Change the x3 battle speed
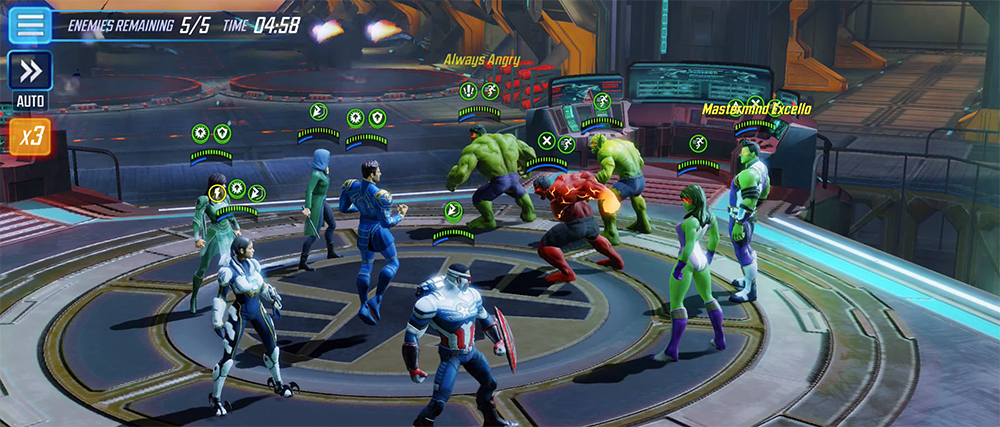 click(30, 136)
